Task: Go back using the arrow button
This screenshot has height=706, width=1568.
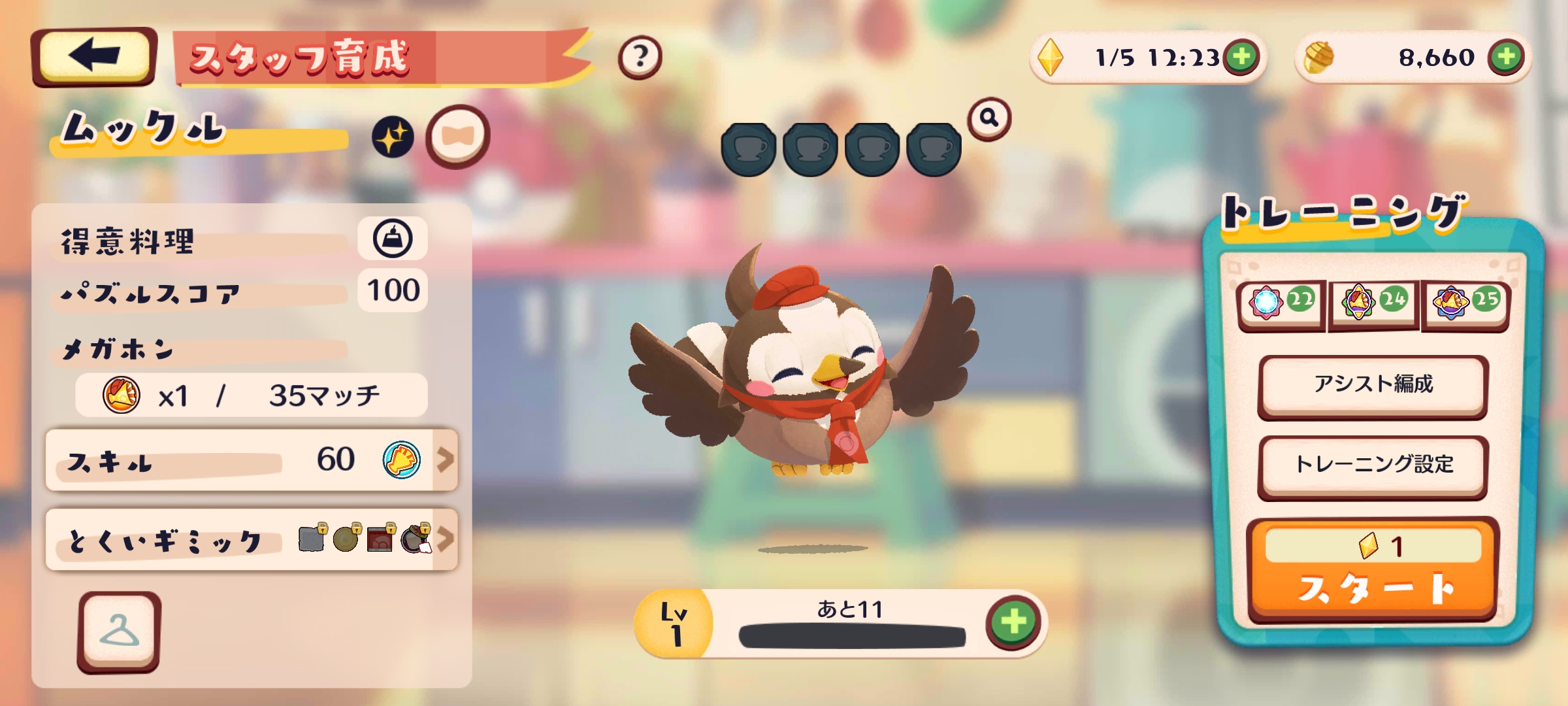Action: 93,56
